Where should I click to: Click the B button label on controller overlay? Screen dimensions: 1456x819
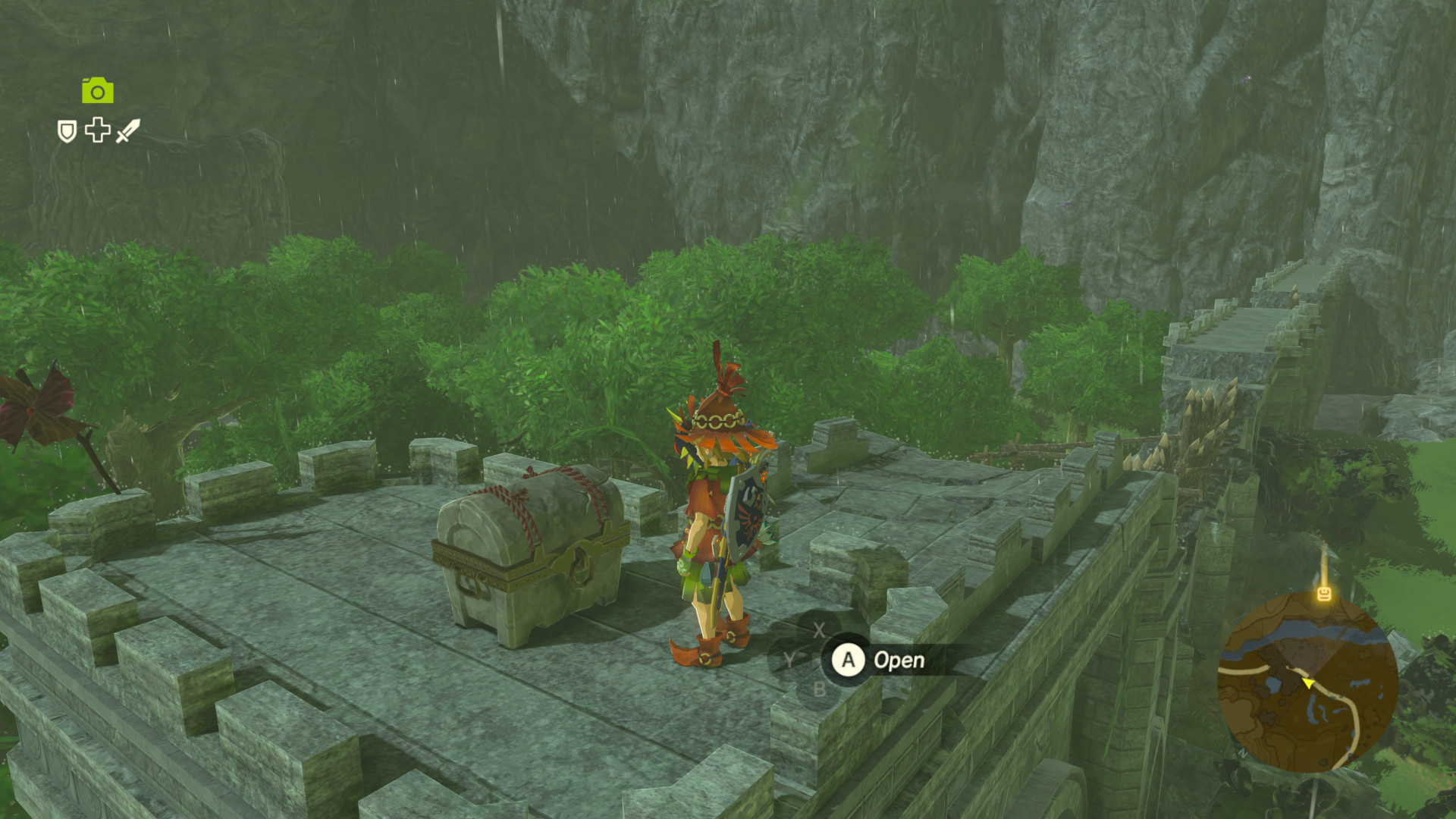820,689
